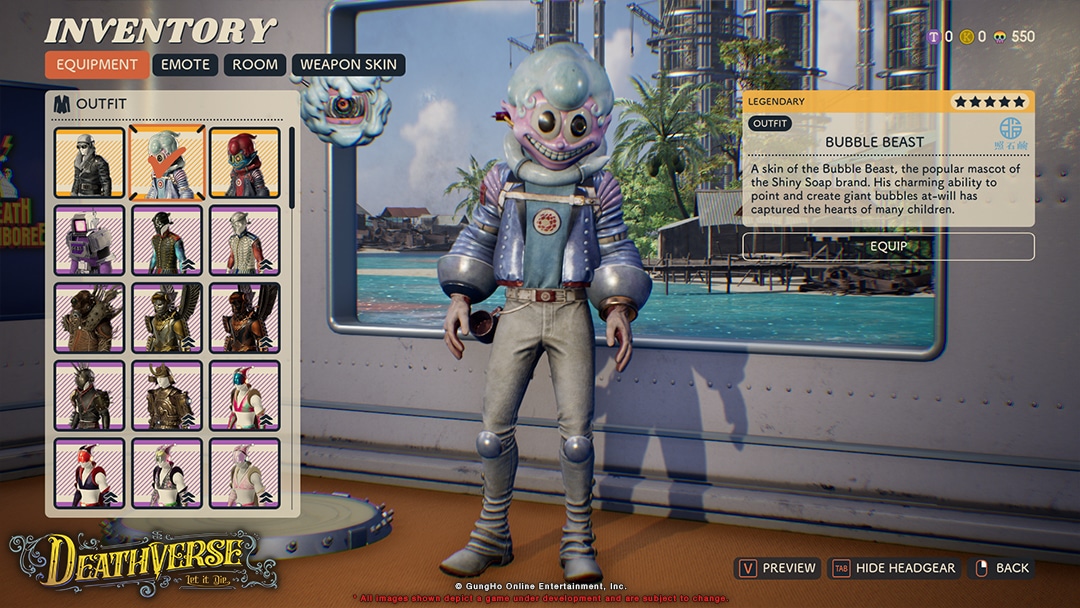
Task: Show the Weapon Skin tab
Action: (348, 65)
